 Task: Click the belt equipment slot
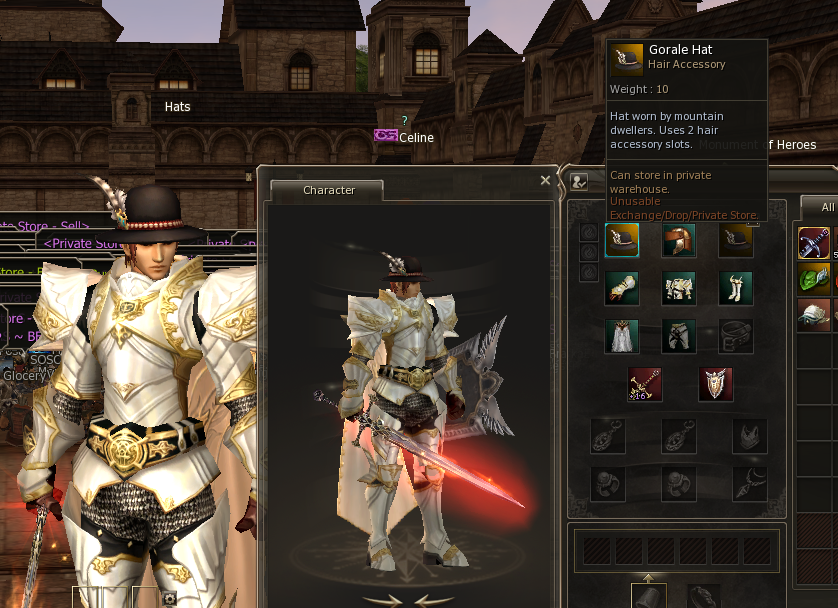tap(736, 336)
